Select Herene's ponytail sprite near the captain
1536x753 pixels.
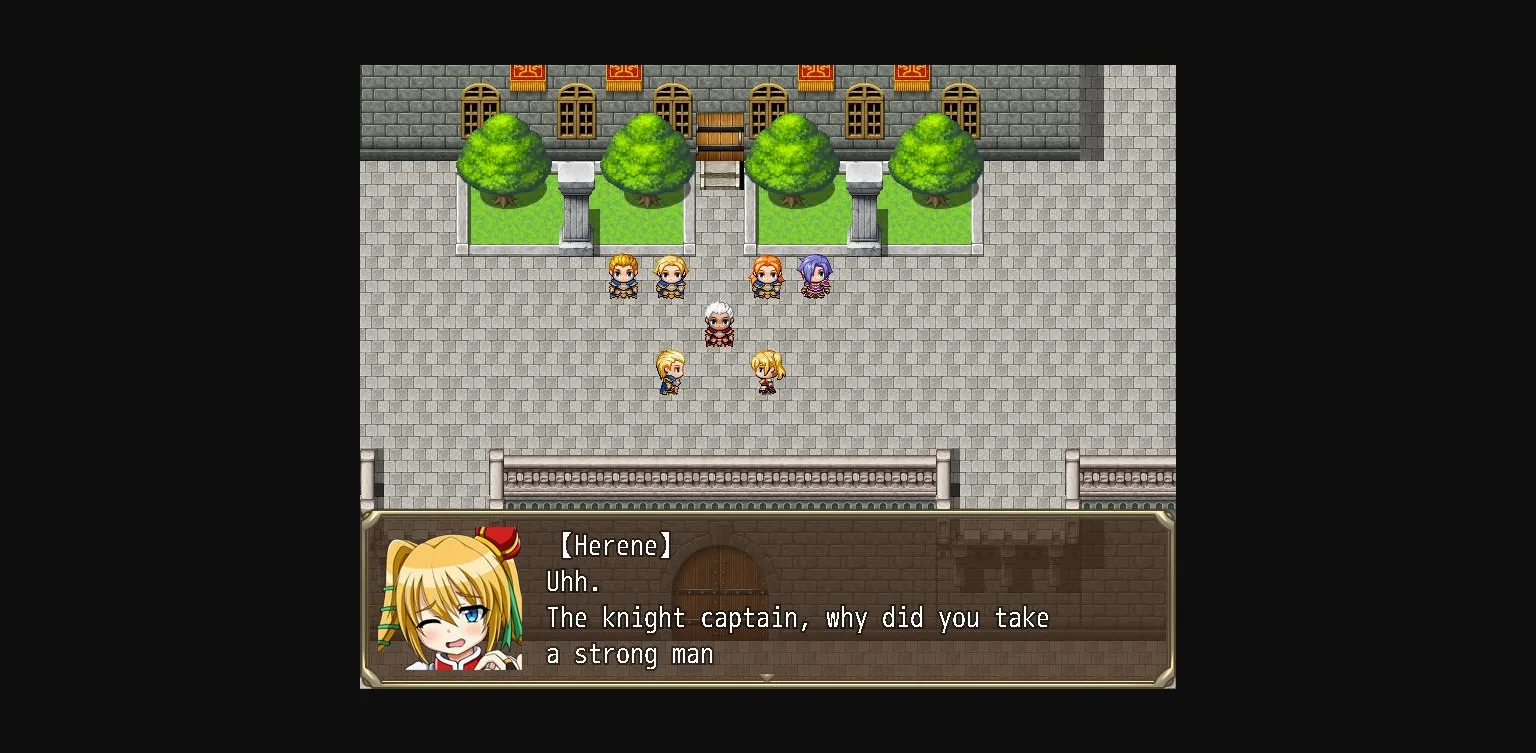(768, 371)
